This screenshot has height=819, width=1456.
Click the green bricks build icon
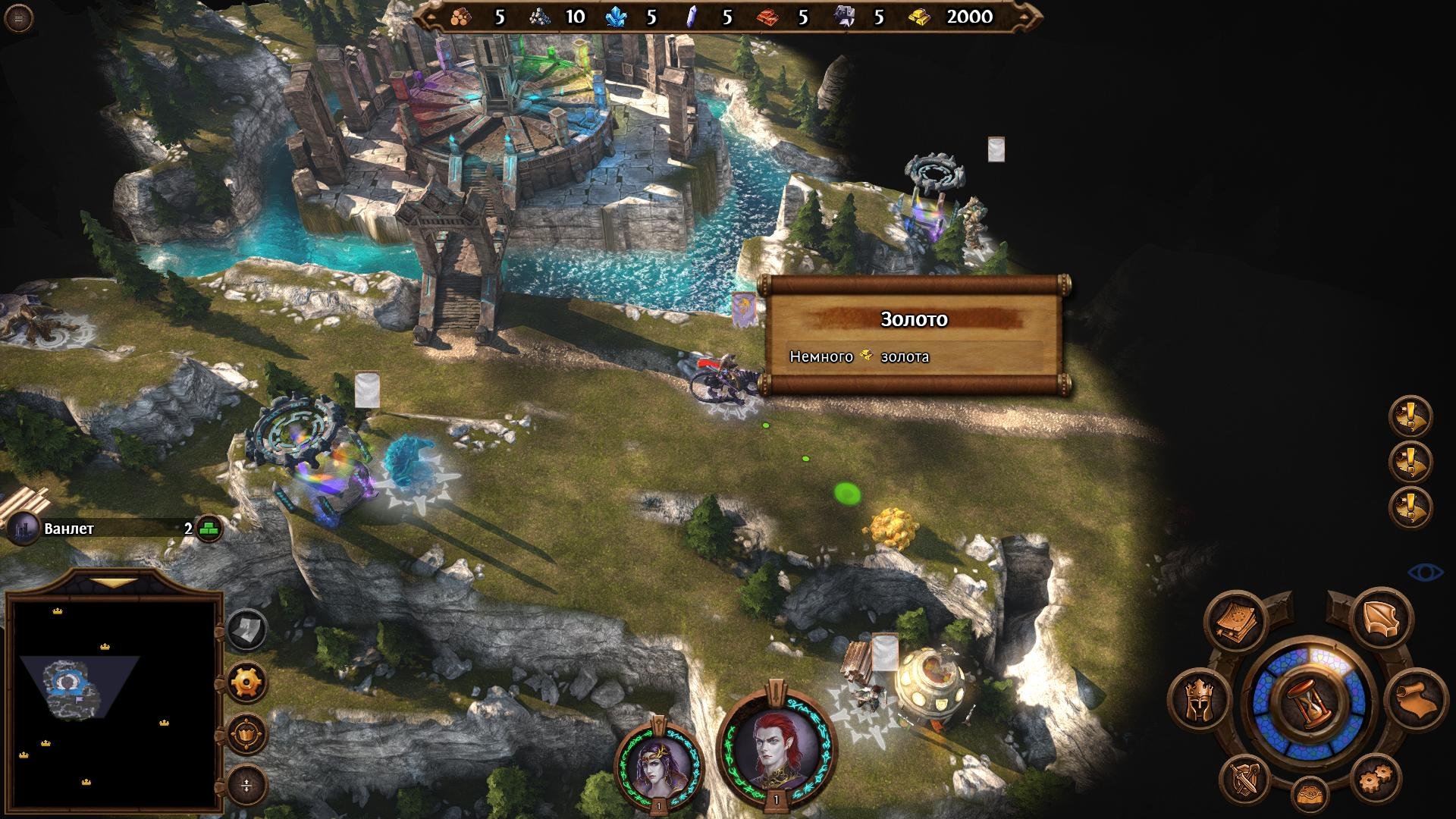[x=209, y=529]
